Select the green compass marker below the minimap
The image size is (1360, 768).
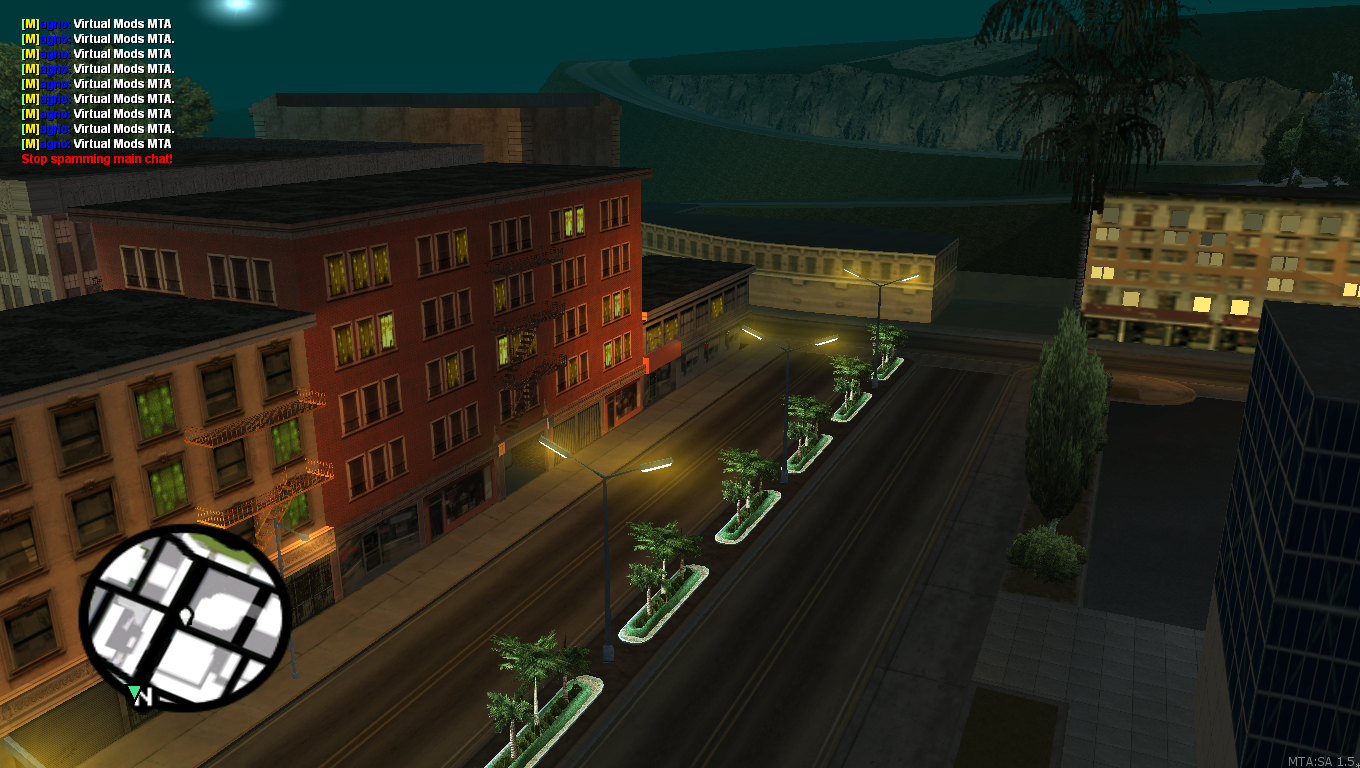(136, 692)
